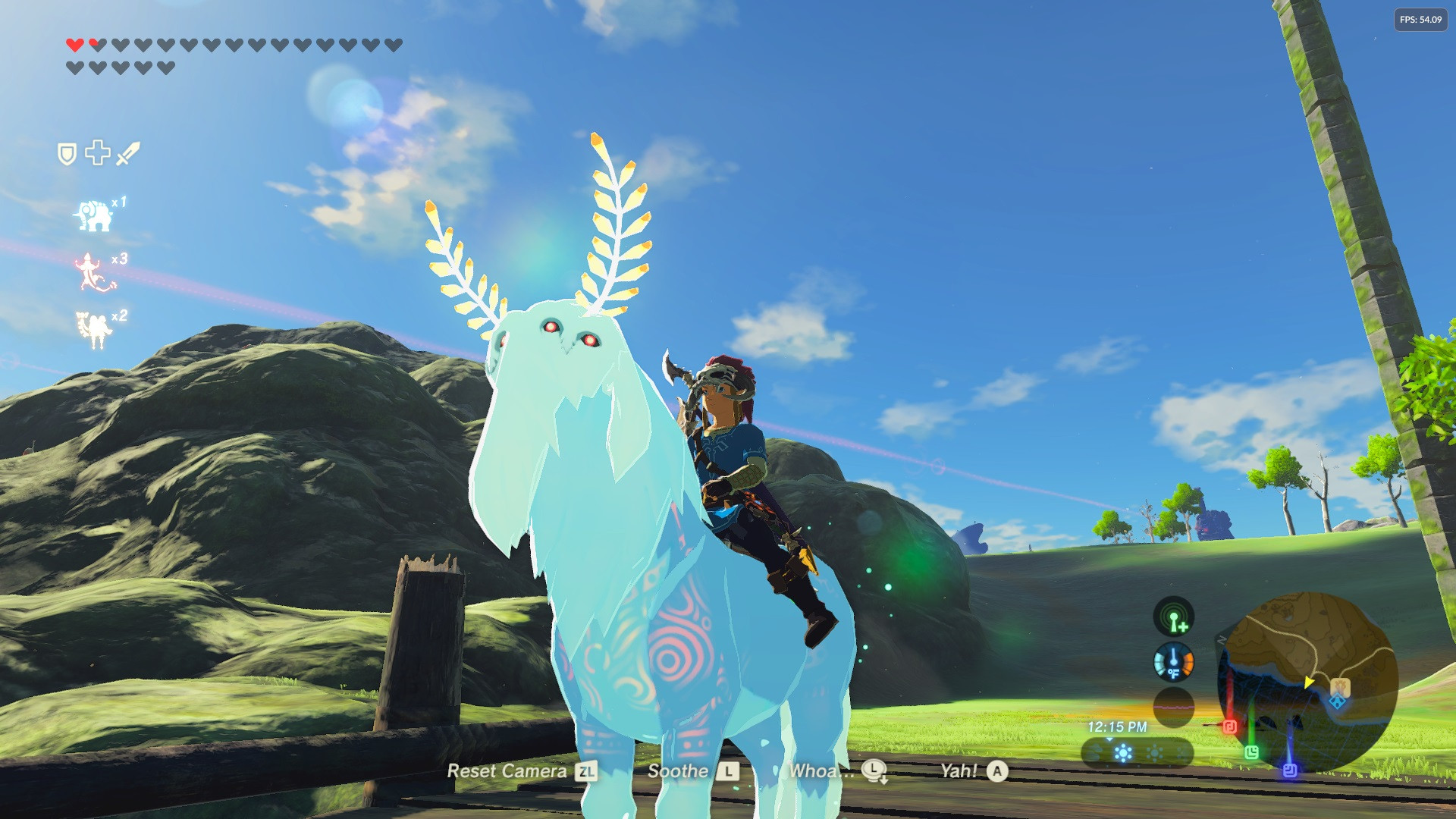
Task: Click the circular noise level meter
Action: [1174, 708]
